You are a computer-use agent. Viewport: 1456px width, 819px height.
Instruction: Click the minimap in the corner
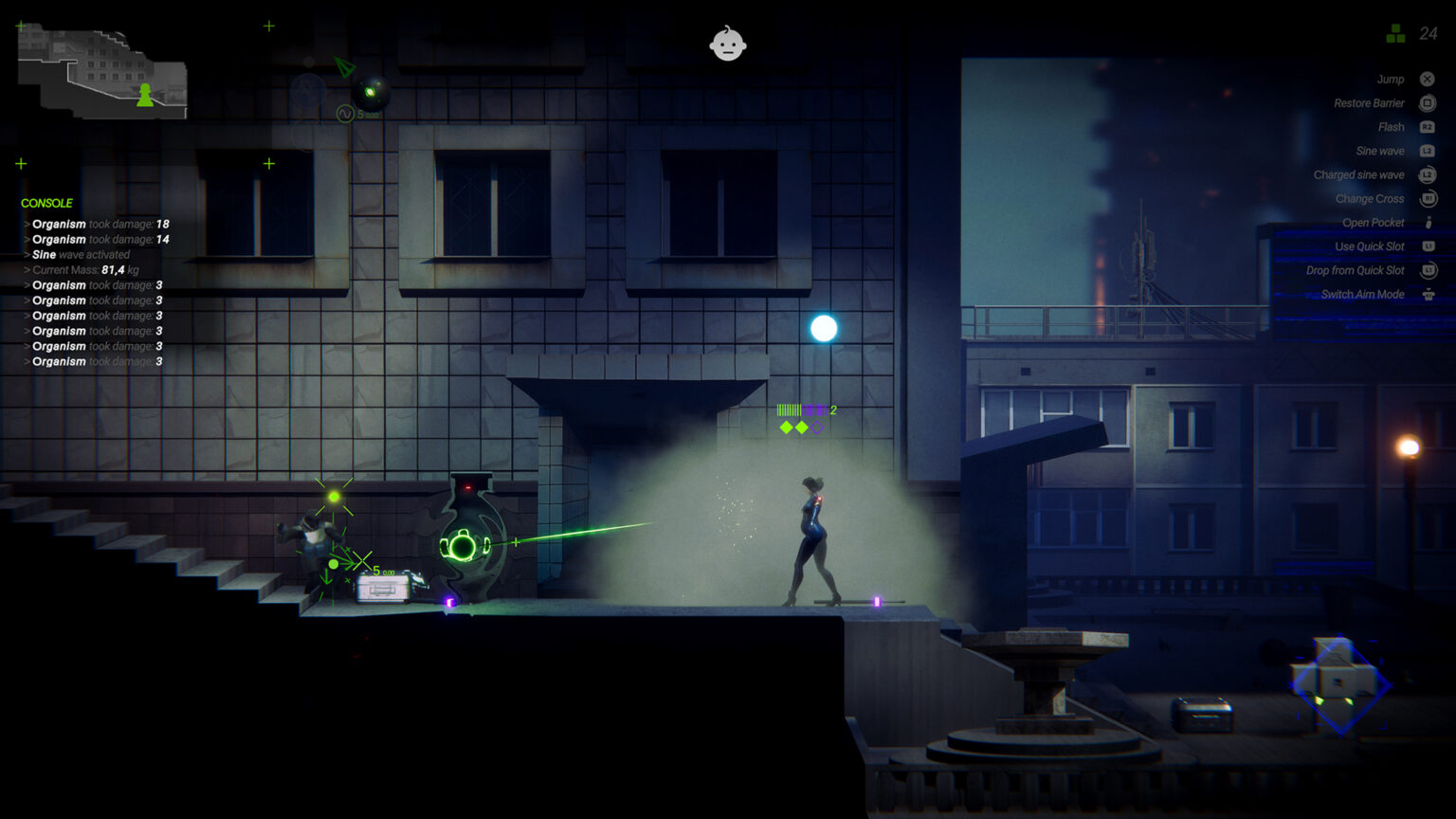point(102,72)
